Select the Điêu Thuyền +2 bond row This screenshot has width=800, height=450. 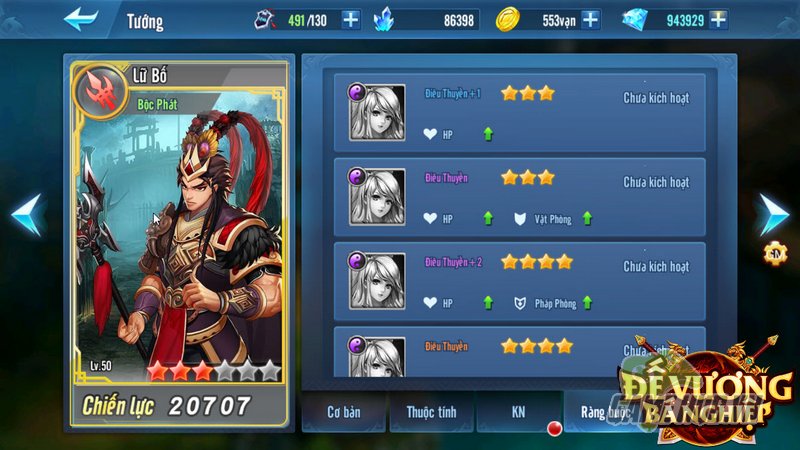(x=519, y=281)
